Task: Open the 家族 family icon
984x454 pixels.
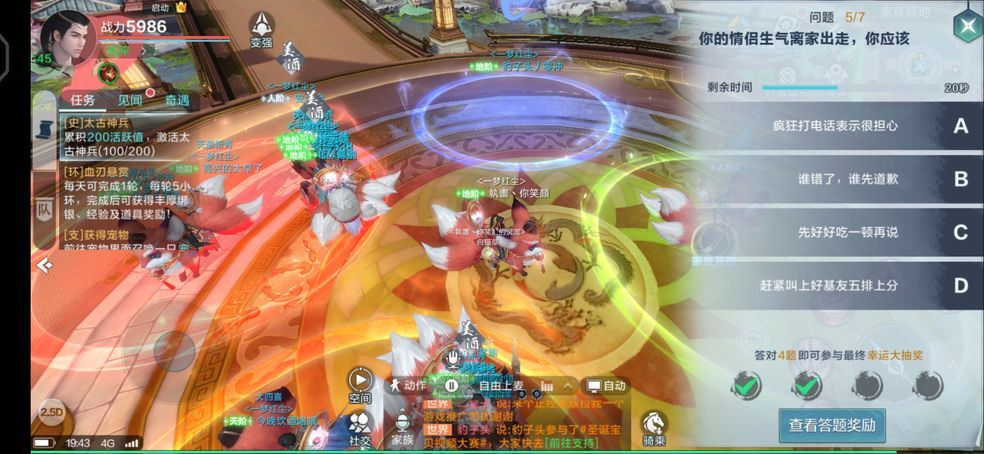Action: point(402,428)
